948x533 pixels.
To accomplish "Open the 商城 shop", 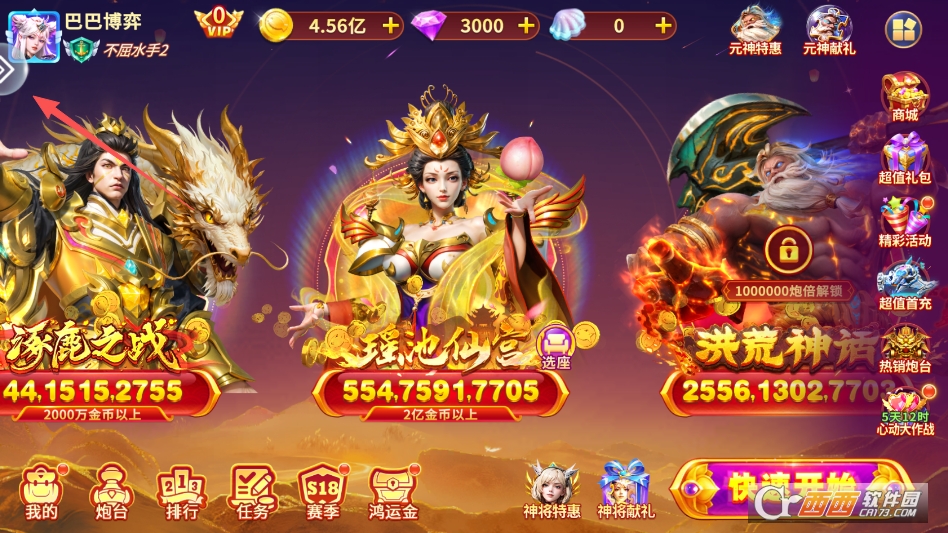I will pos(904,97).
